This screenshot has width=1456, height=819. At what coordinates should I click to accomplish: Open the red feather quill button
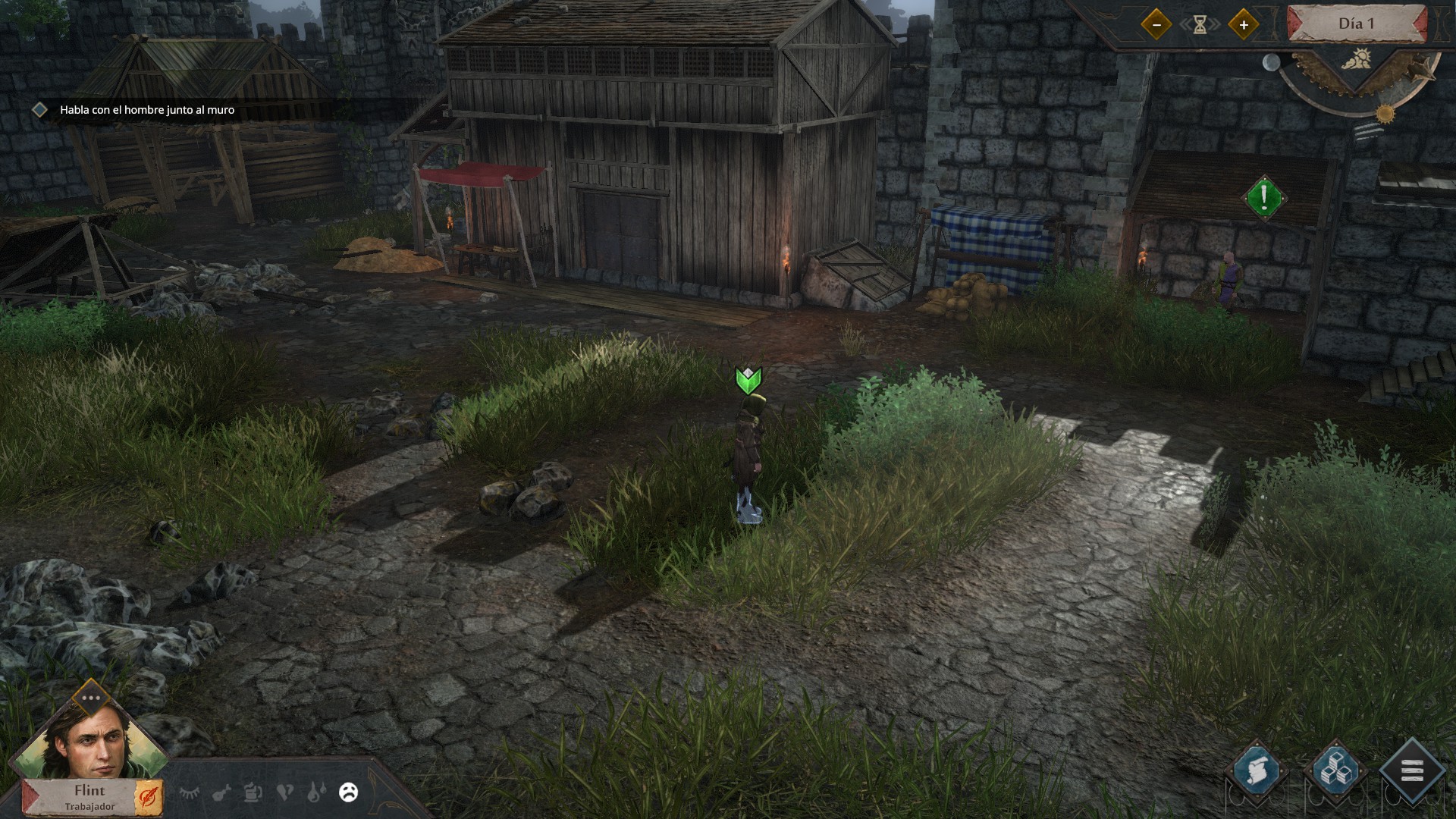149,798
